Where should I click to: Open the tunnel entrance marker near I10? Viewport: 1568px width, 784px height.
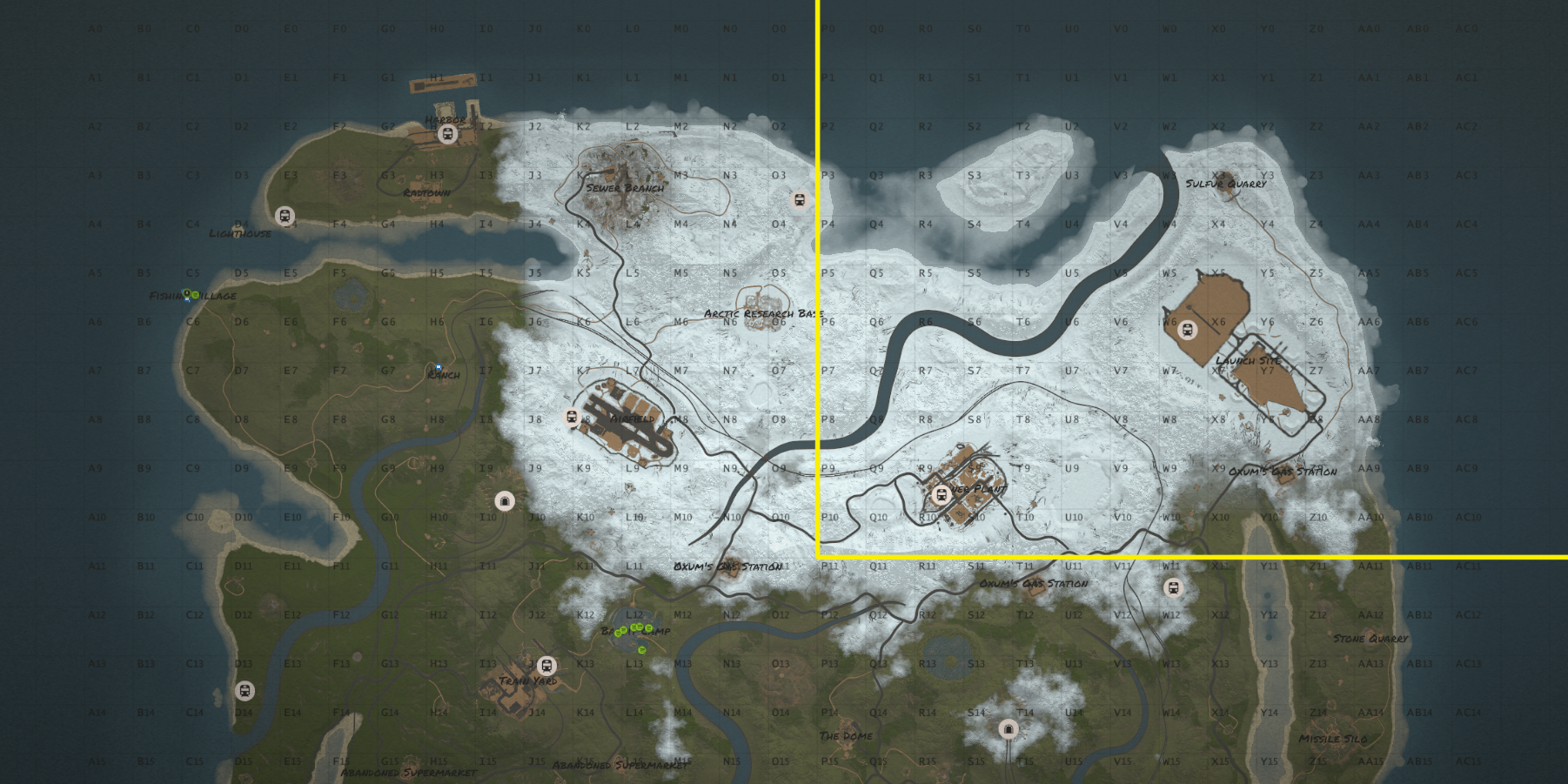504,501
